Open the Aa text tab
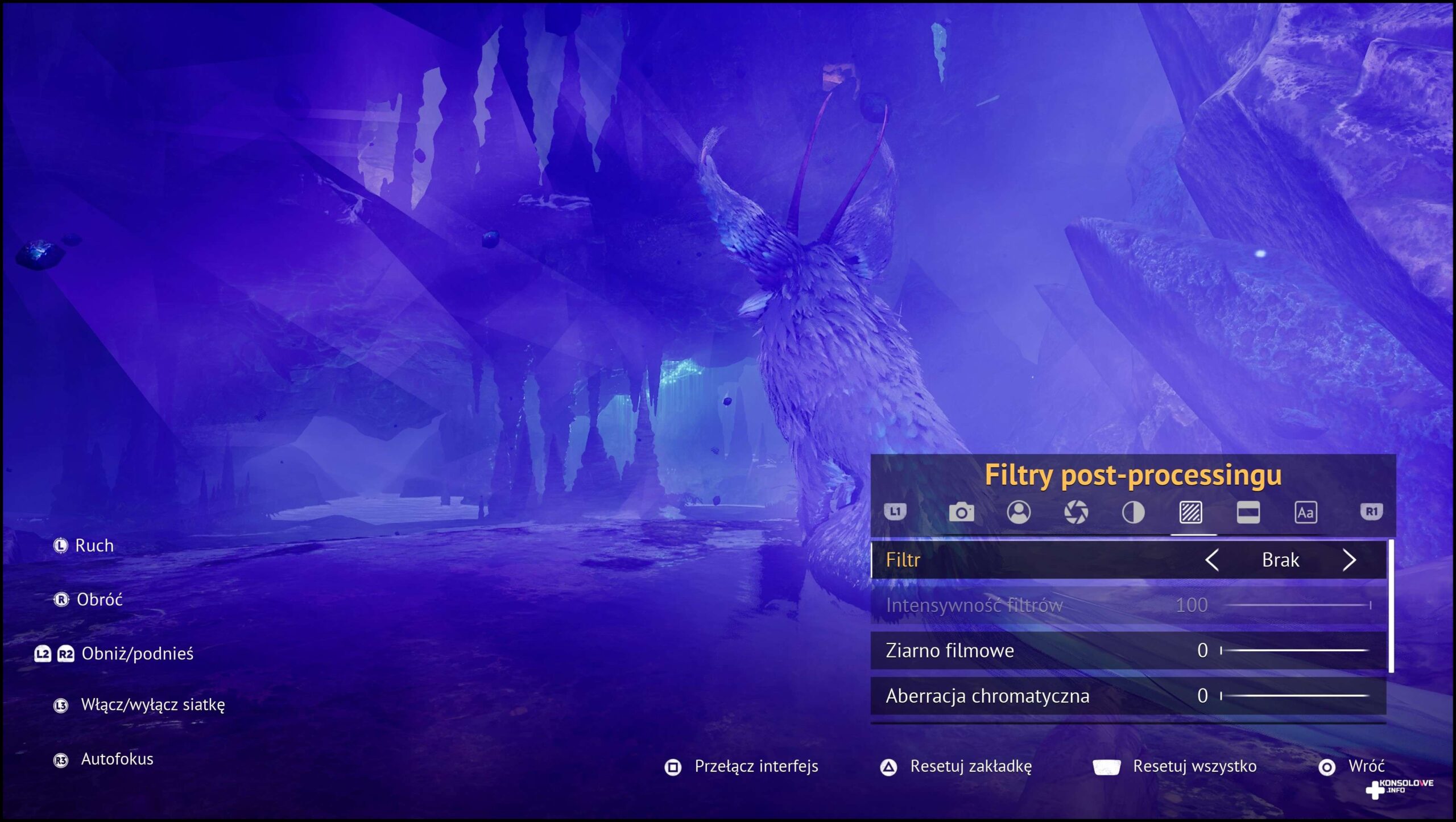The height and width of the screenshot is (822, 1456). click(1305, 513)
